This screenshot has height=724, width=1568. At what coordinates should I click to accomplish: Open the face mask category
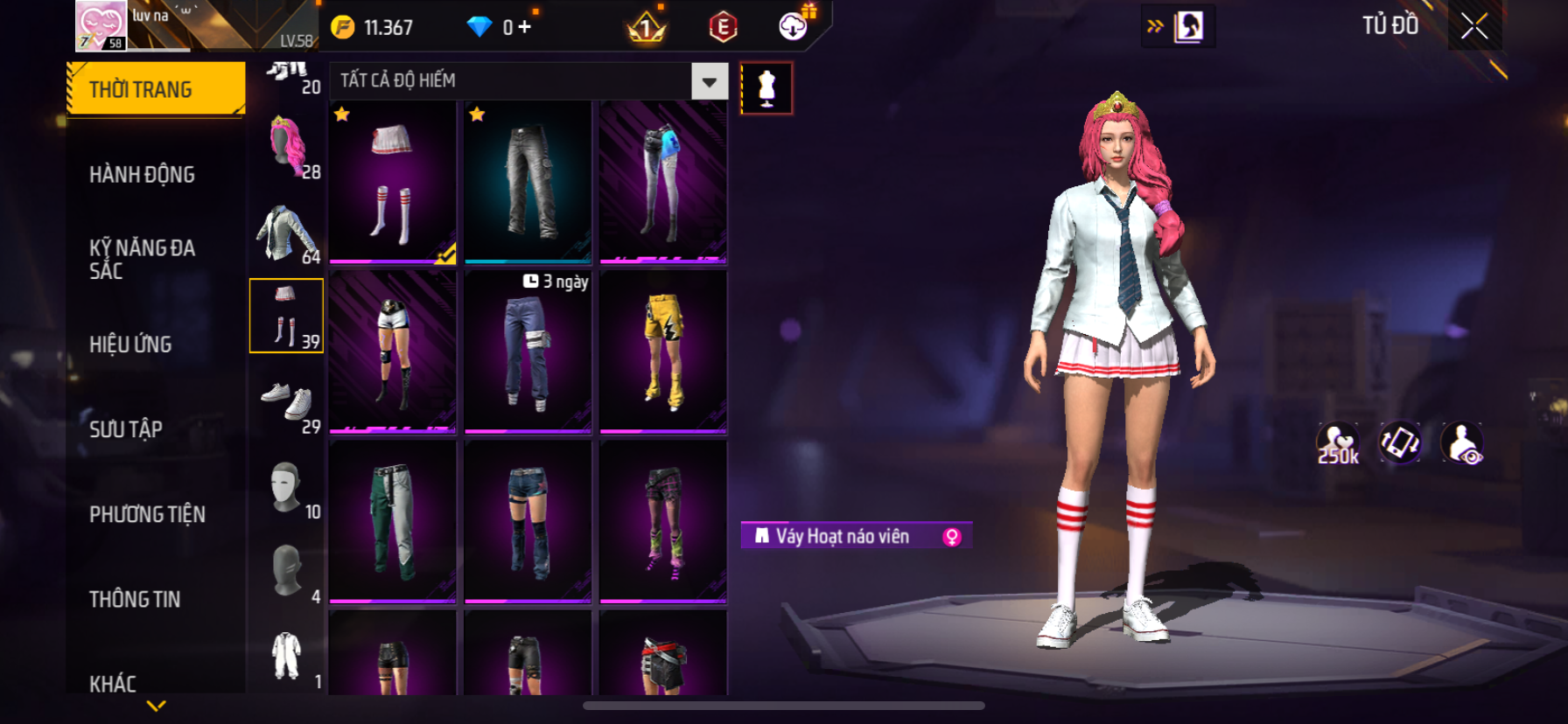tap(286, 487)
